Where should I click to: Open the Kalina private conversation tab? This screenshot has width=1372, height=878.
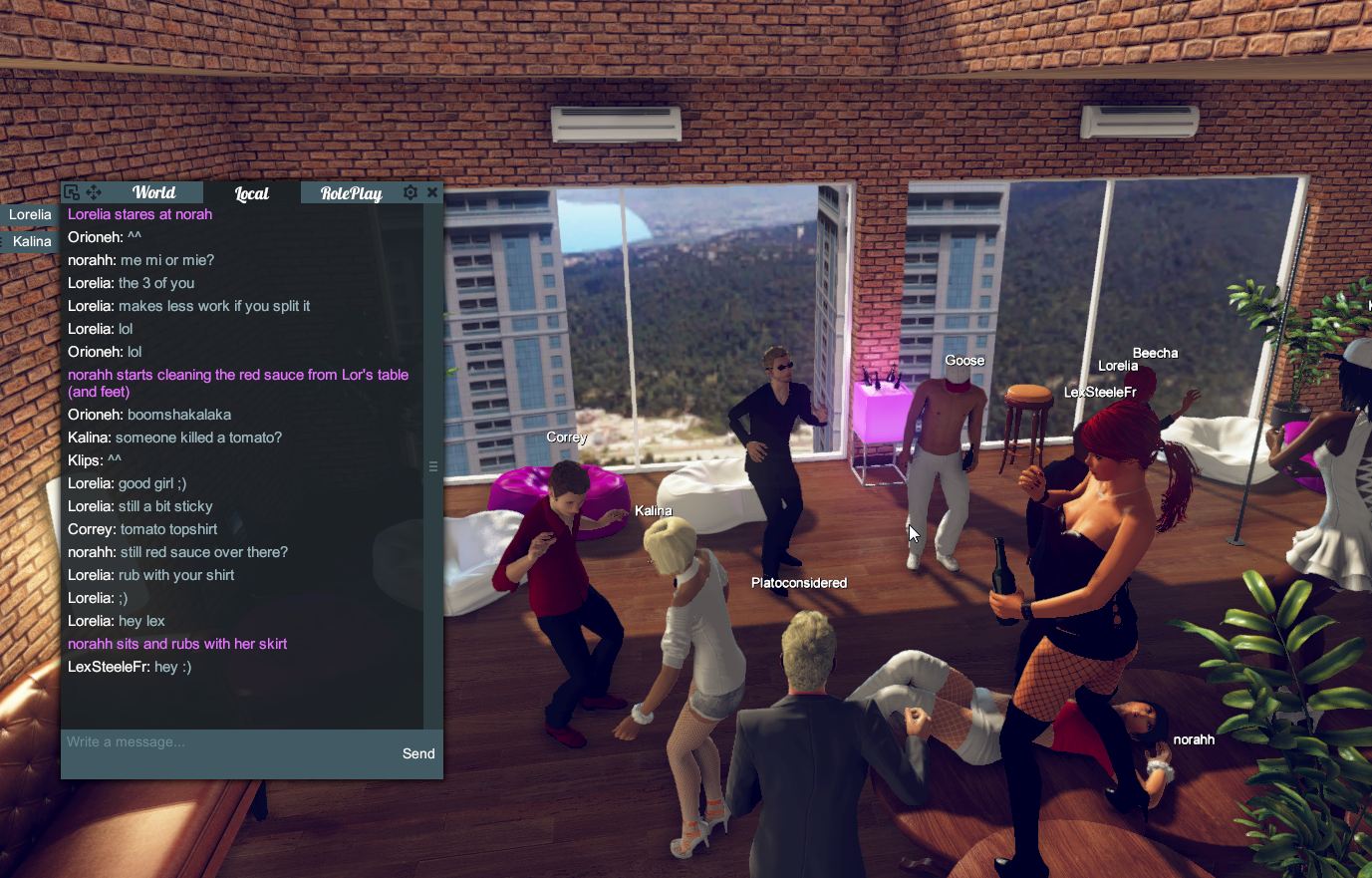click(x=30, y=241)
